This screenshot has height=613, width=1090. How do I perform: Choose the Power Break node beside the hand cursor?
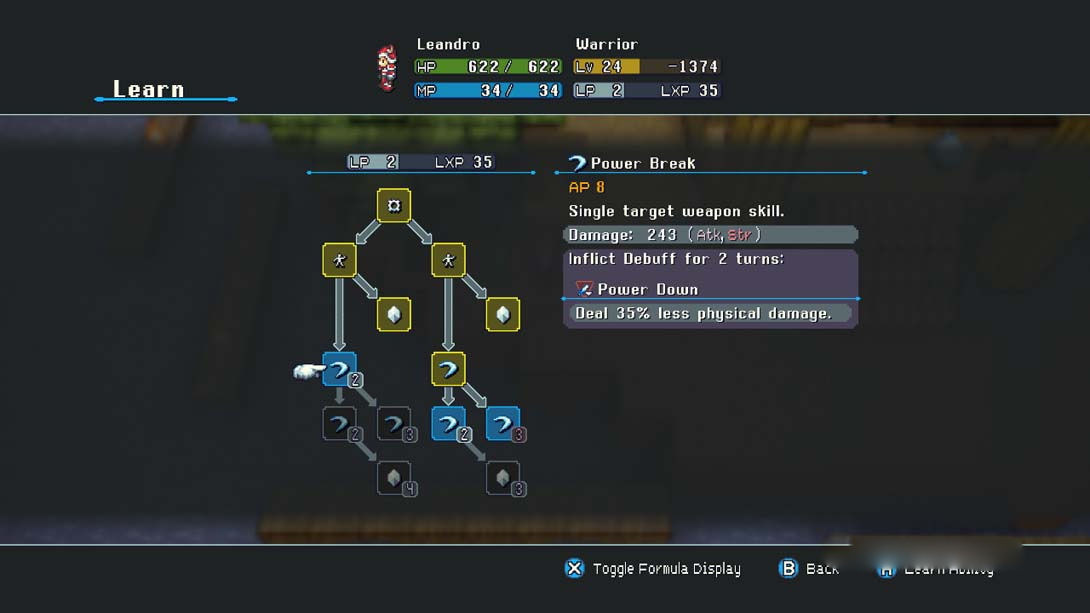point(339,370)
